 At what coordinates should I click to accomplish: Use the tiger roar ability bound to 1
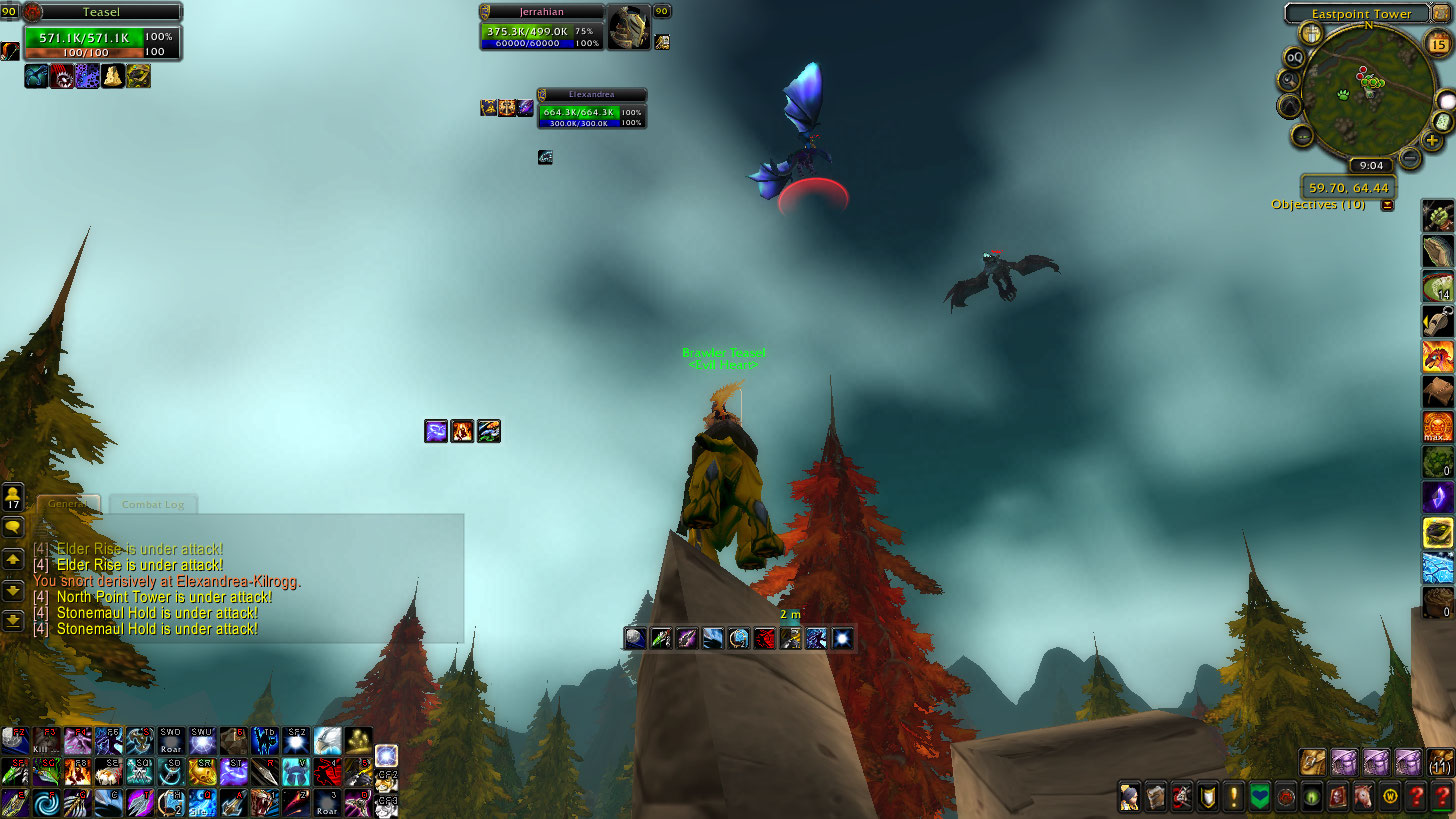(x=264, y=803)
